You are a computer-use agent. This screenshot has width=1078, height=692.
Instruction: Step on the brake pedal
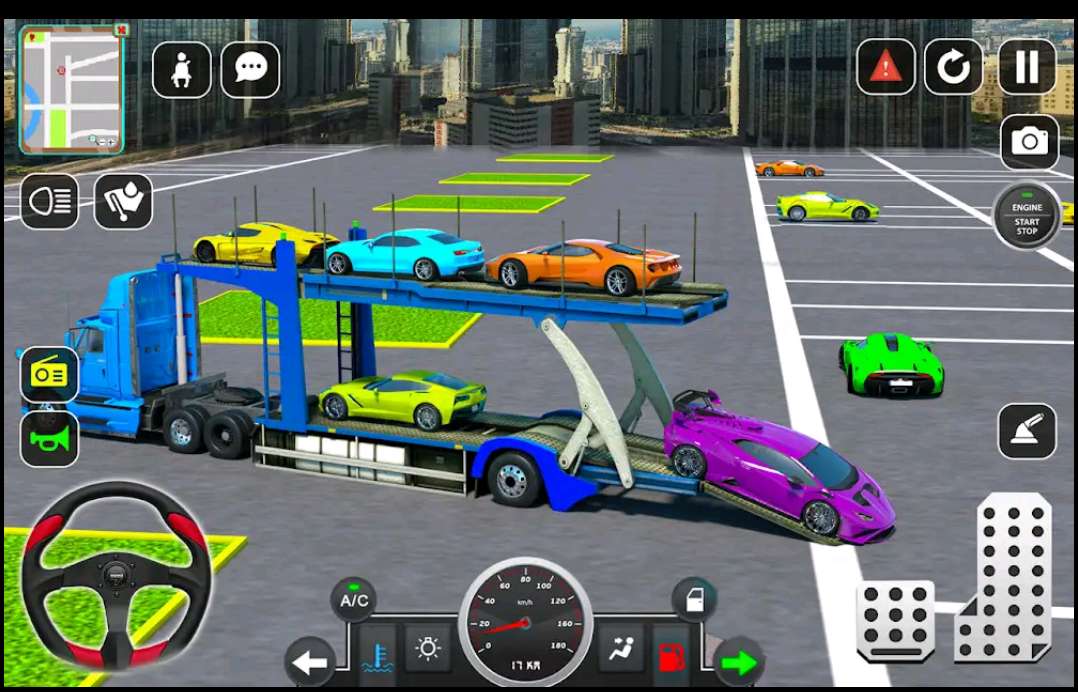point(895,620)
